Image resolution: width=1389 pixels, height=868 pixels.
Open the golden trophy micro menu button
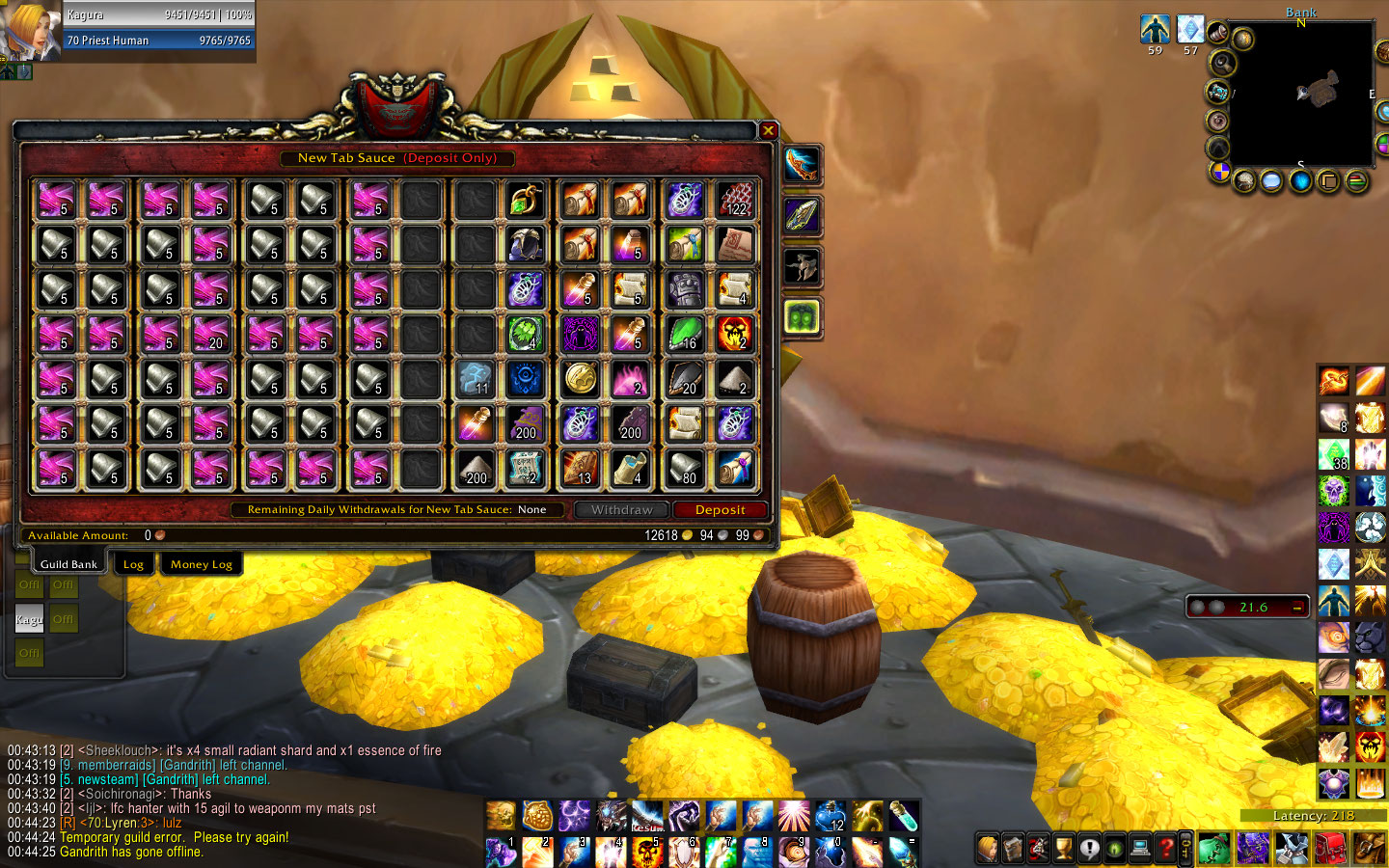coord(1063,849)
